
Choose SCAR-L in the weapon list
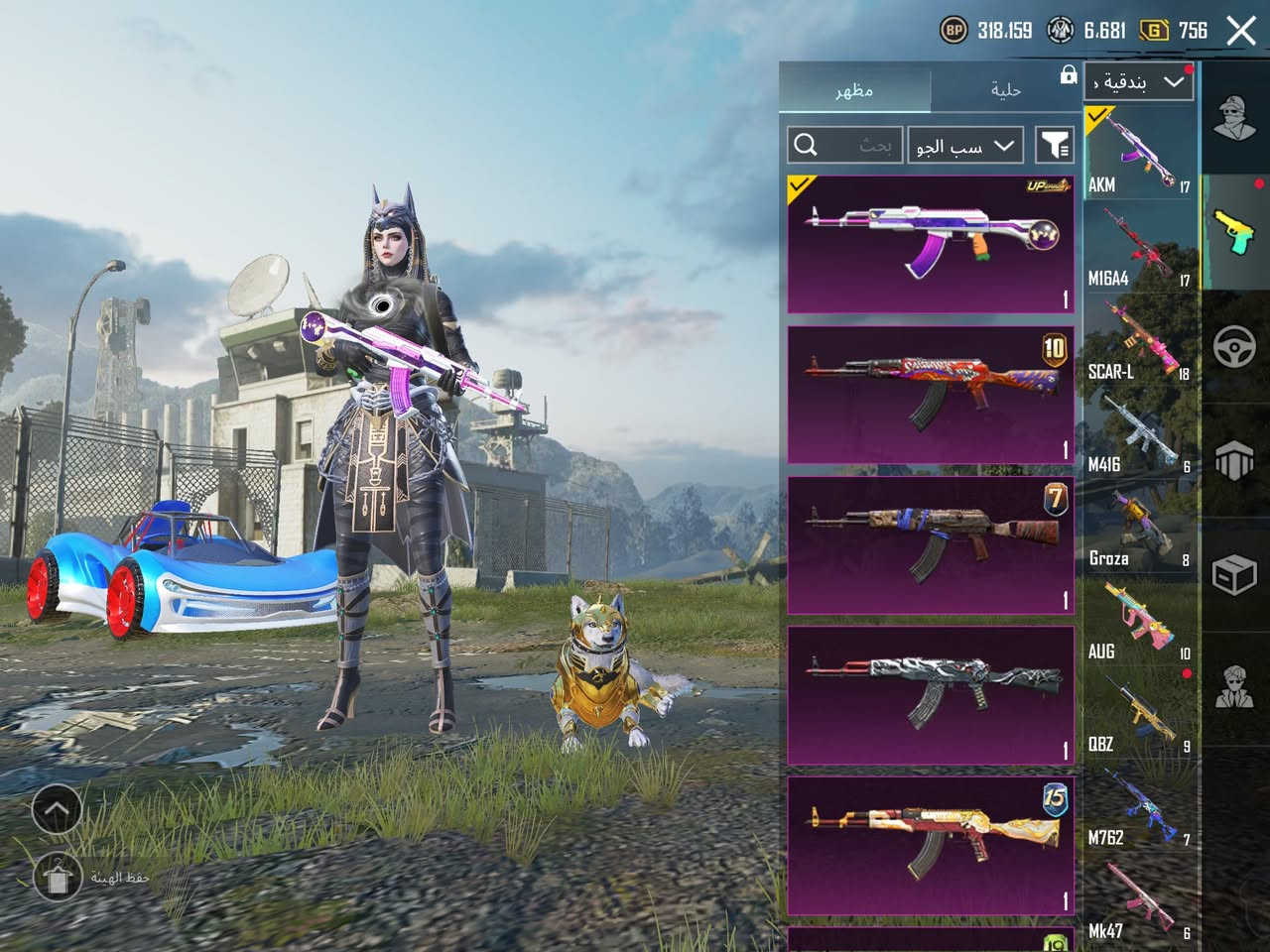[x=1138, y=339]
